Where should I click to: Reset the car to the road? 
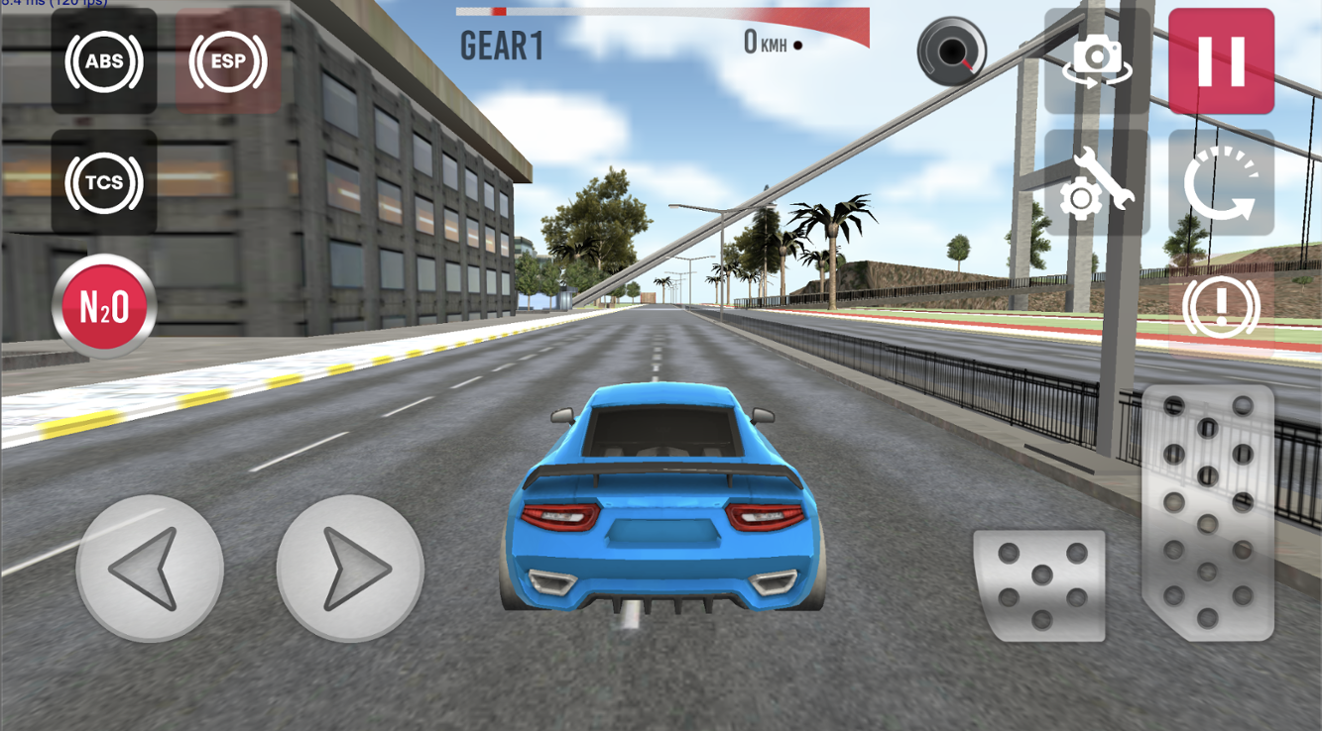click(x=1222, y=185)
